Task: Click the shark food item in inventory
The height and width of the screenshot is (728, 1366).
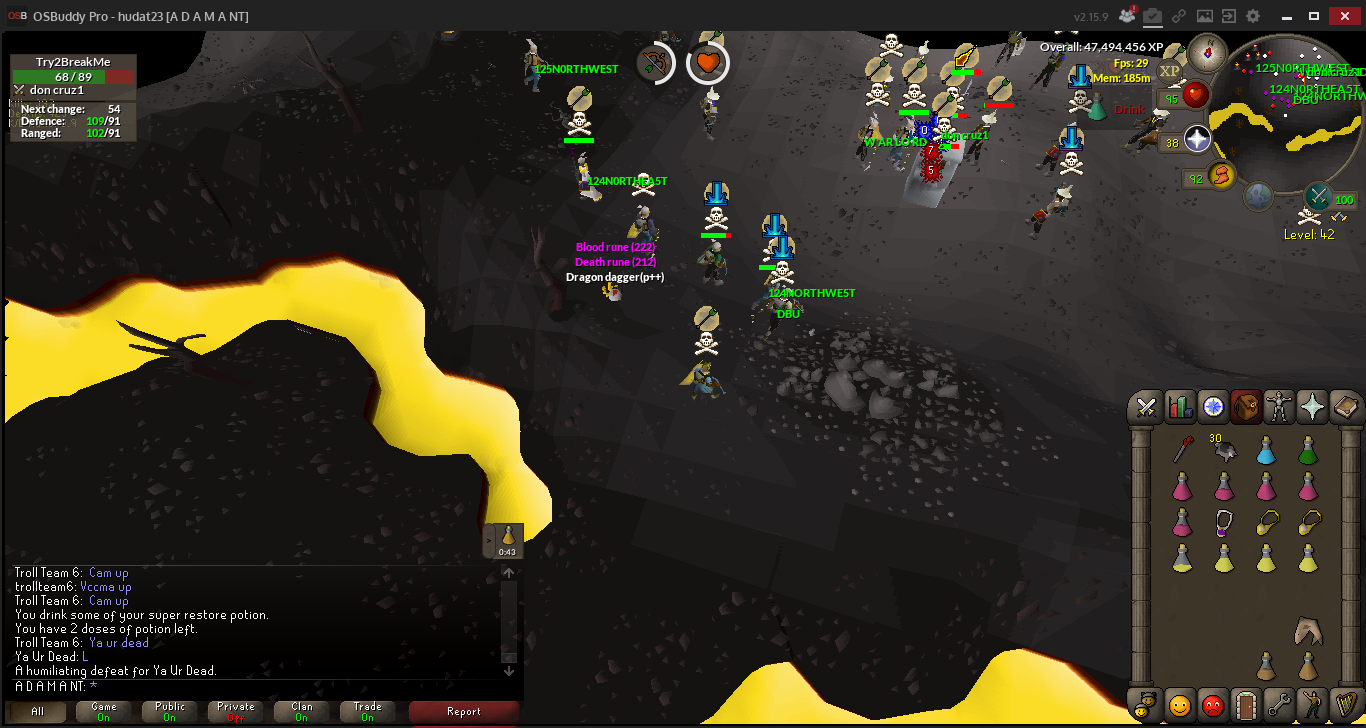Action: pyautogui.click(x=1307, y=630)
